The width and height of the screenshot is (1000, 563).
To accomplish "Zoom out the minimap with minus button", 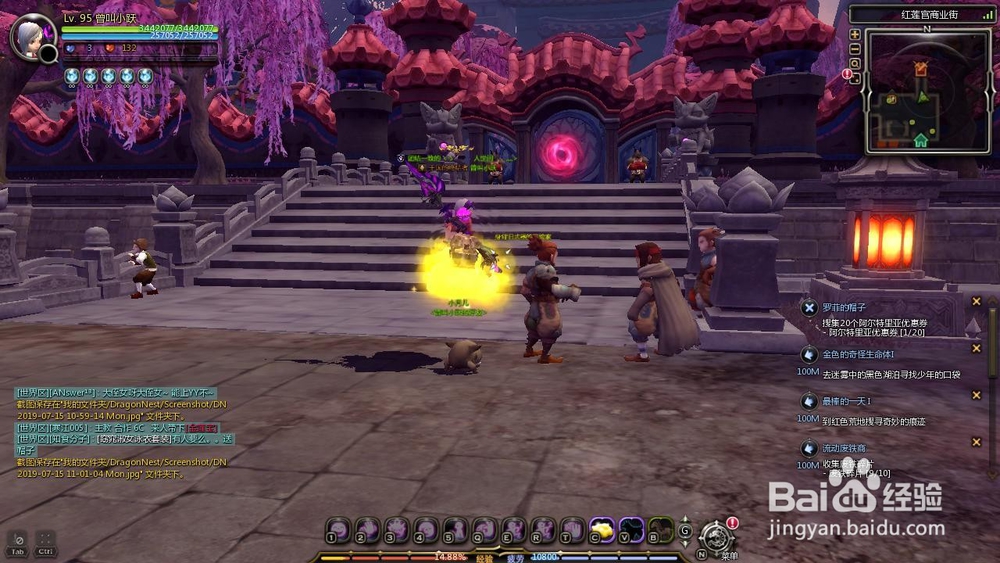I will [855, 48].
